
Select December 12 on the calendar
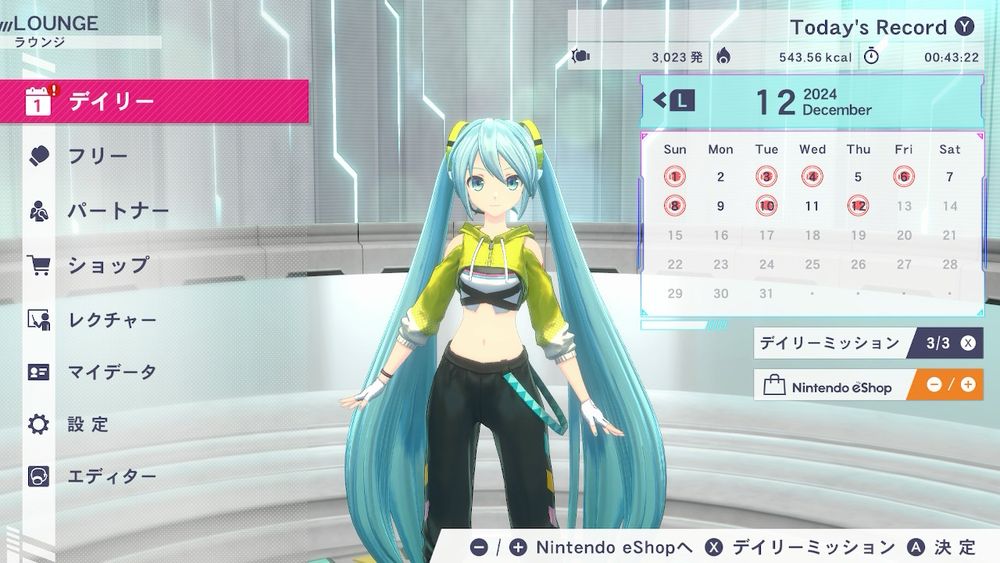pyautogui.click(x=858, y=206)
